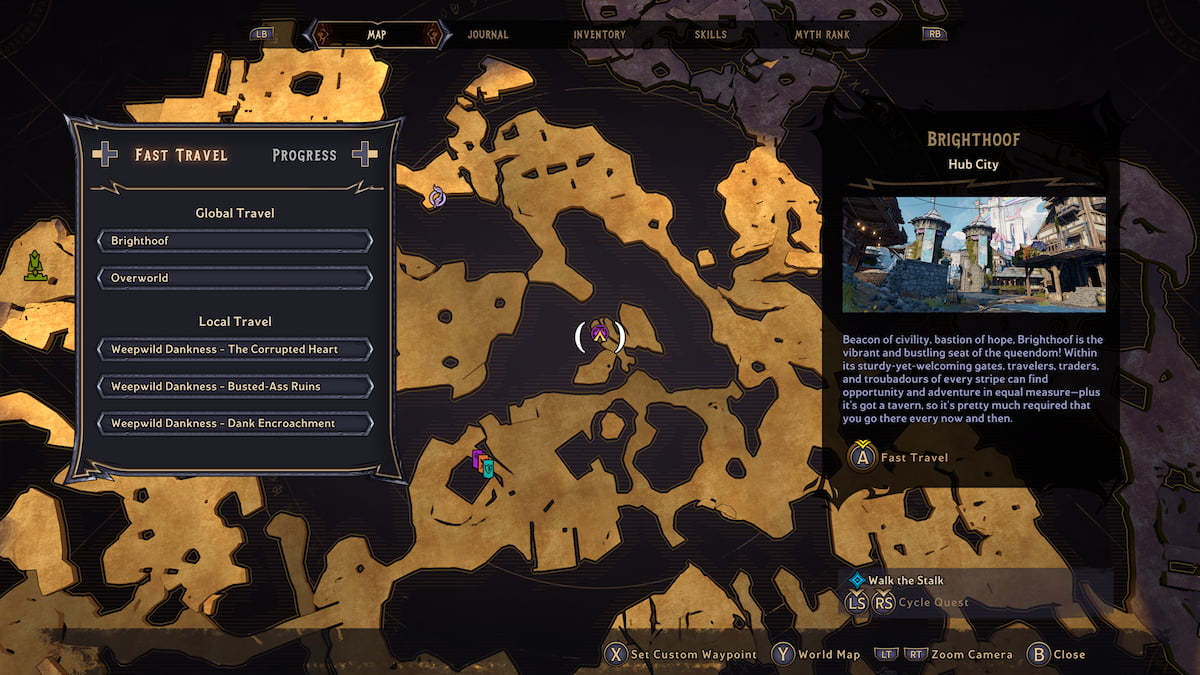
Task: Select the green figure map marker
Action: [35, 265]
